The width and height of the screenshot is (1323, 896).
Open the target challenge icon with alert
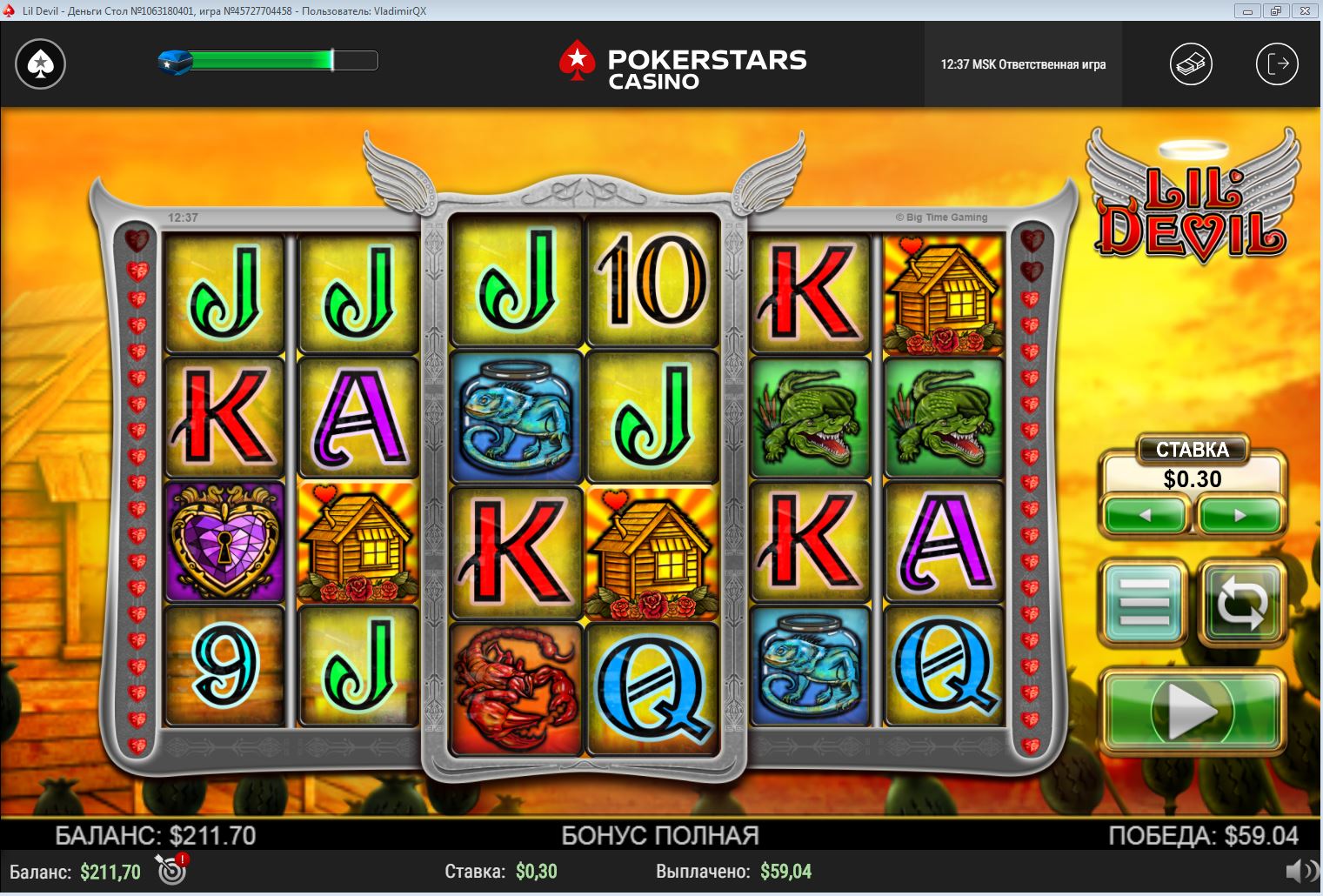tap(171, 869)
